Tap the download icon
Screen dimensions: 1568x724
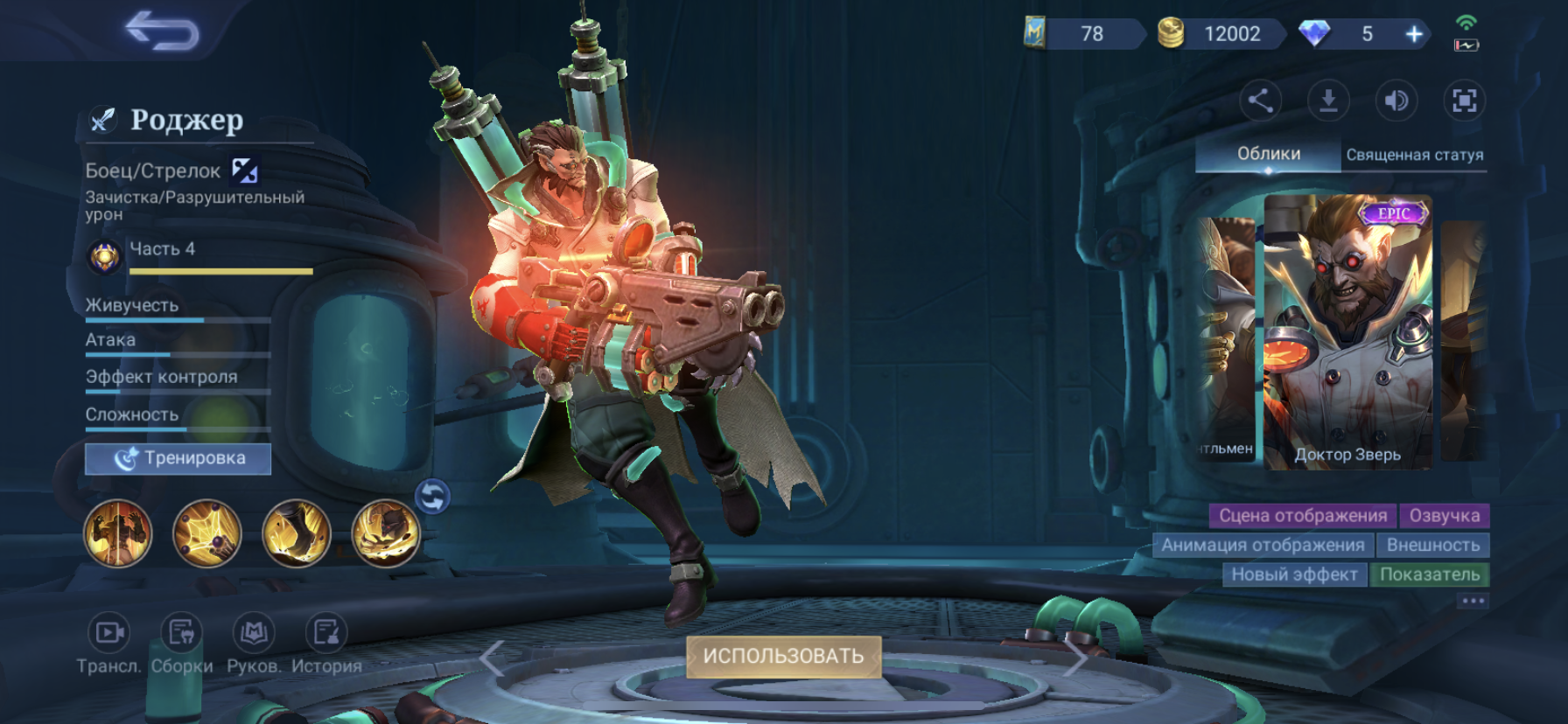click(1327, 101)
